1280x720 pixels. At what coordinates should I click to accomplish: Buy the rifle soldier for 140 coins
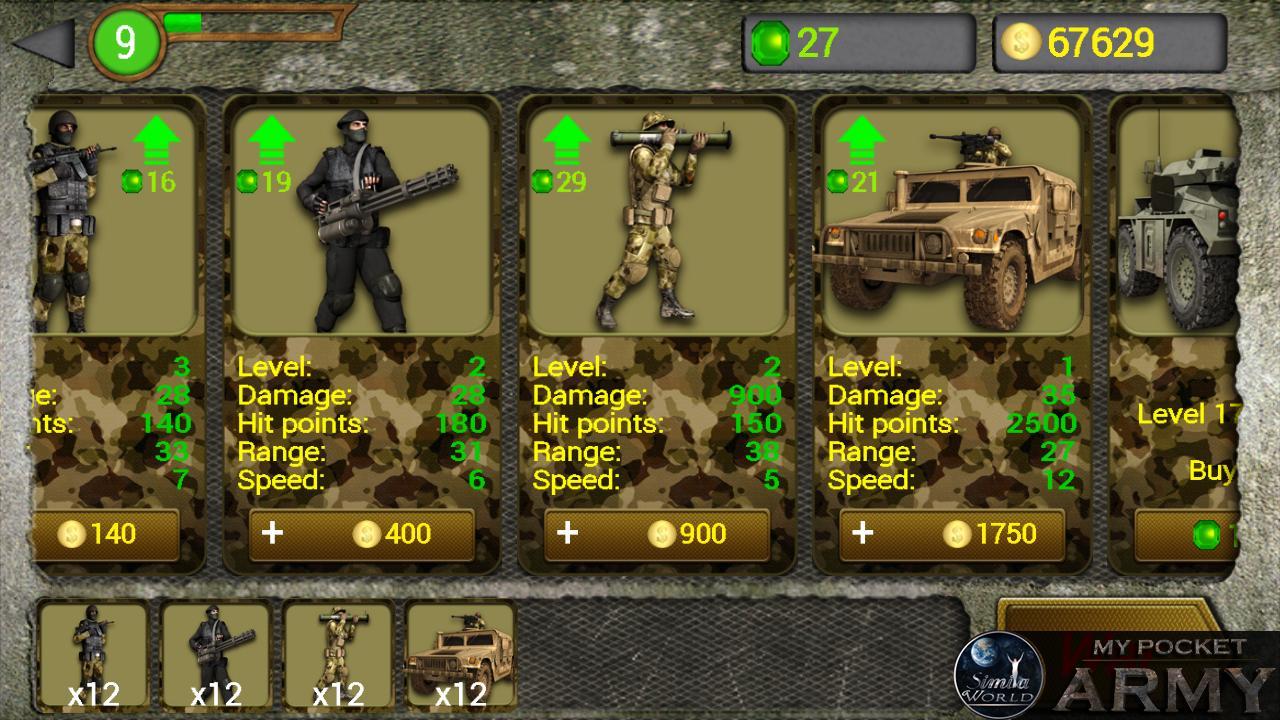coord(107,534)
